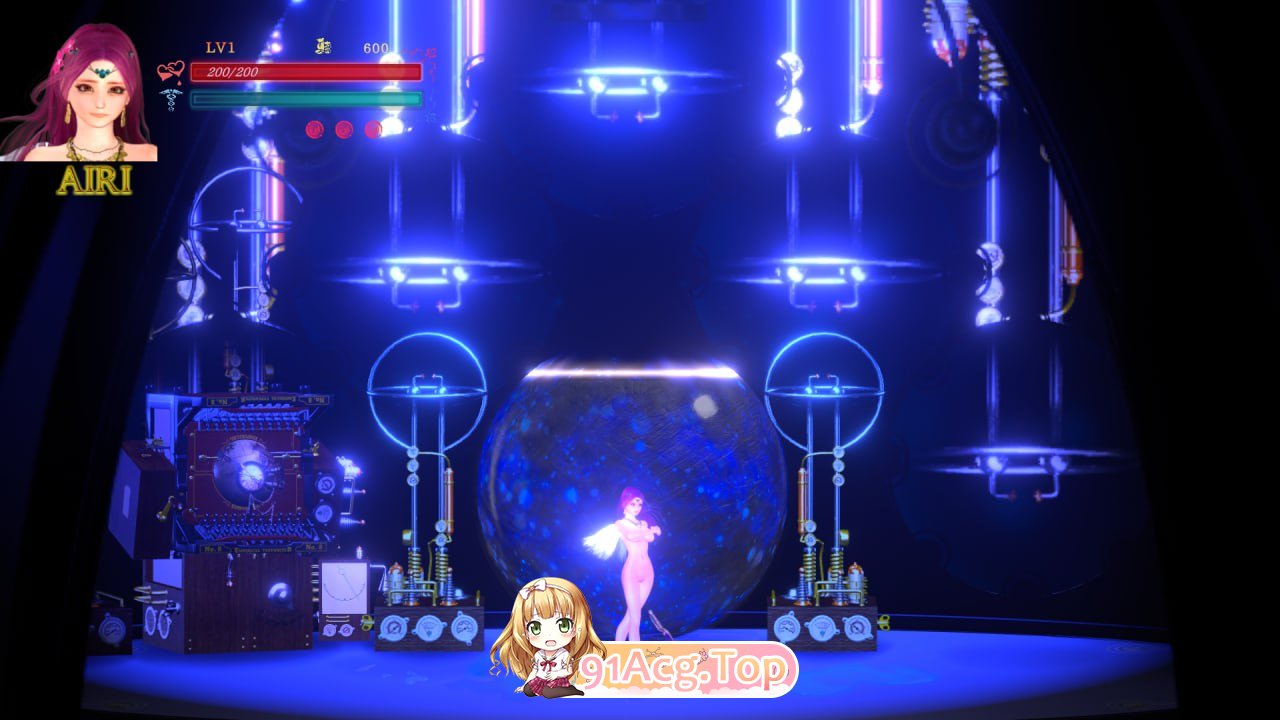Click the gold currency icon beside 600

pyautogui.click(x=323, y=47)
